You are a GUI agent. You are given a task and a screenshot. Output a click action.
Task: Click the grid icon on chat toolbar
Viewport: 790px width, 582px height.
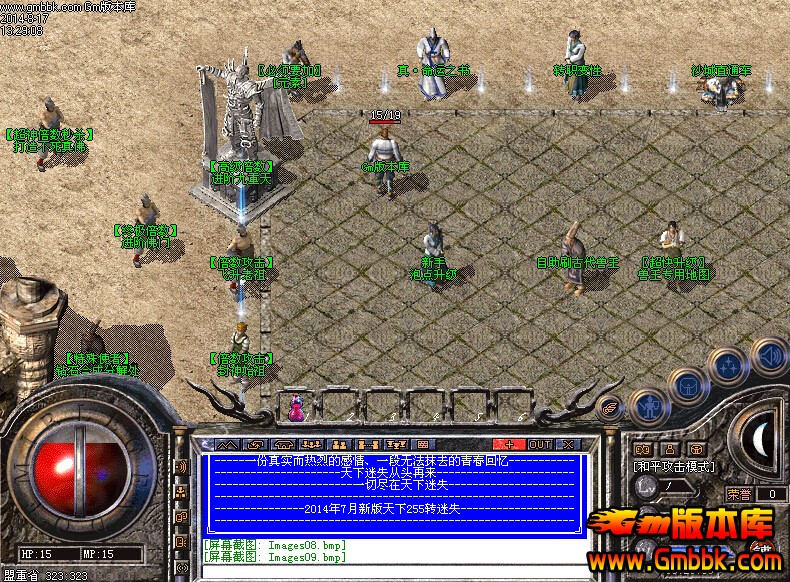[x=422, y=444]
